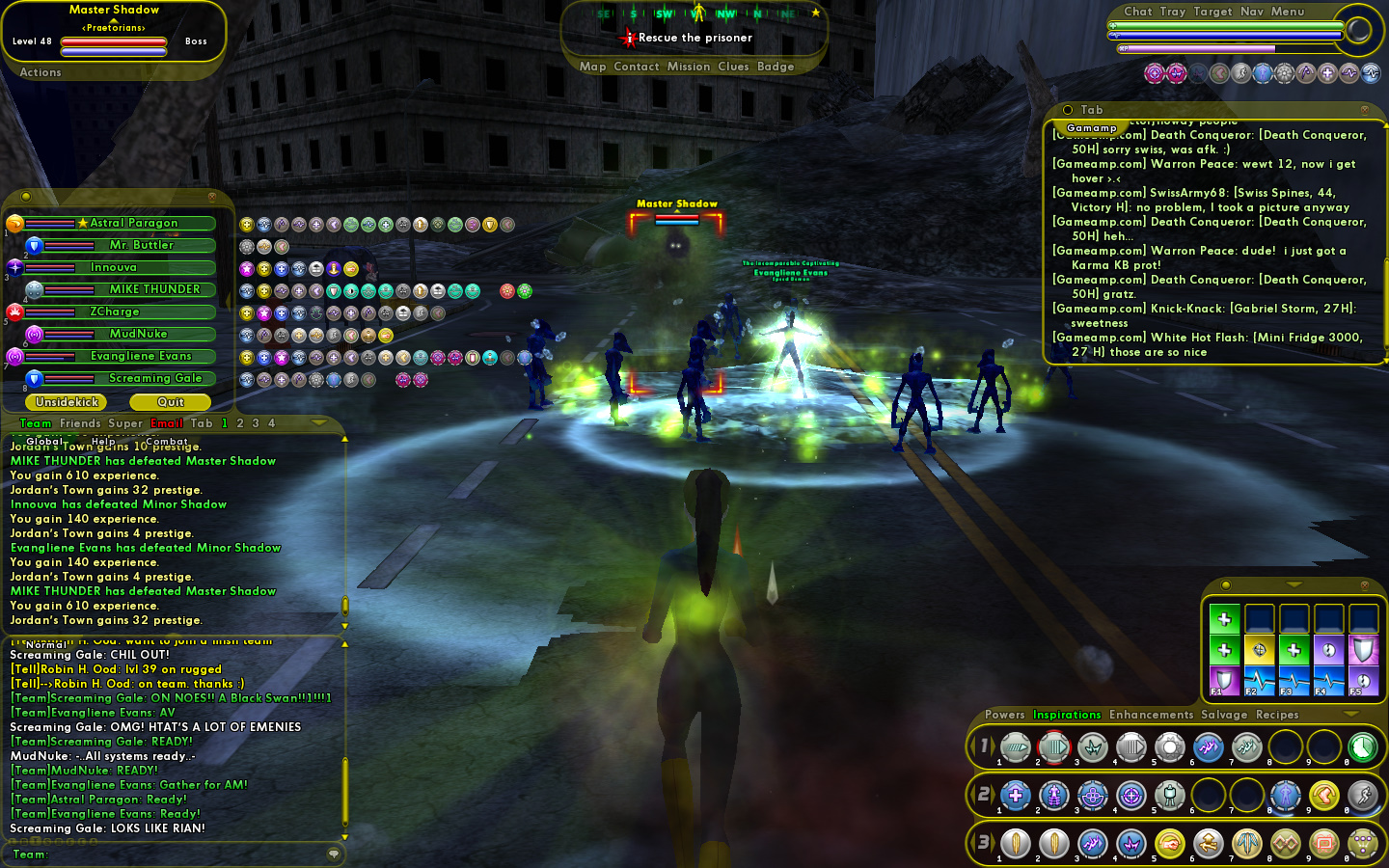Select teammate Astral Paragon
Screen dimensions: 1389x868
[x=133, y=223]
